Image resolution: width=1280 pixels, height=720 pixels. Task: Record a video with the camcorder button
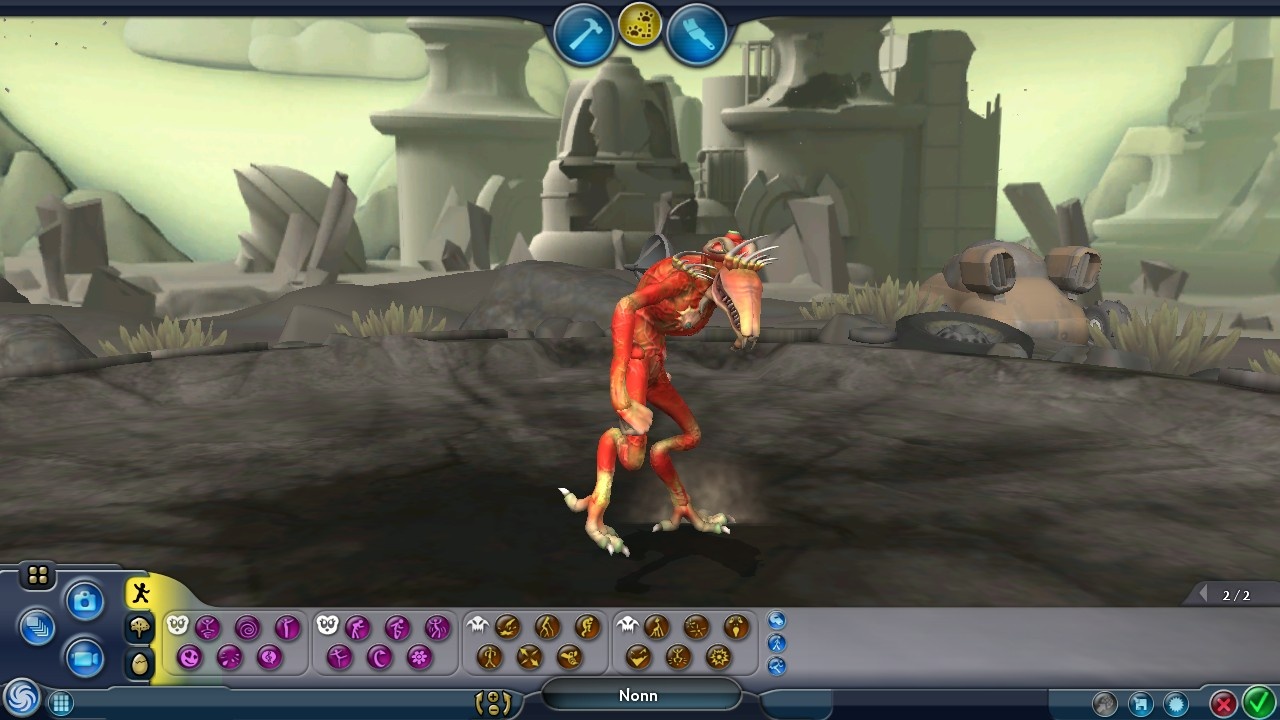click(85, 658)
